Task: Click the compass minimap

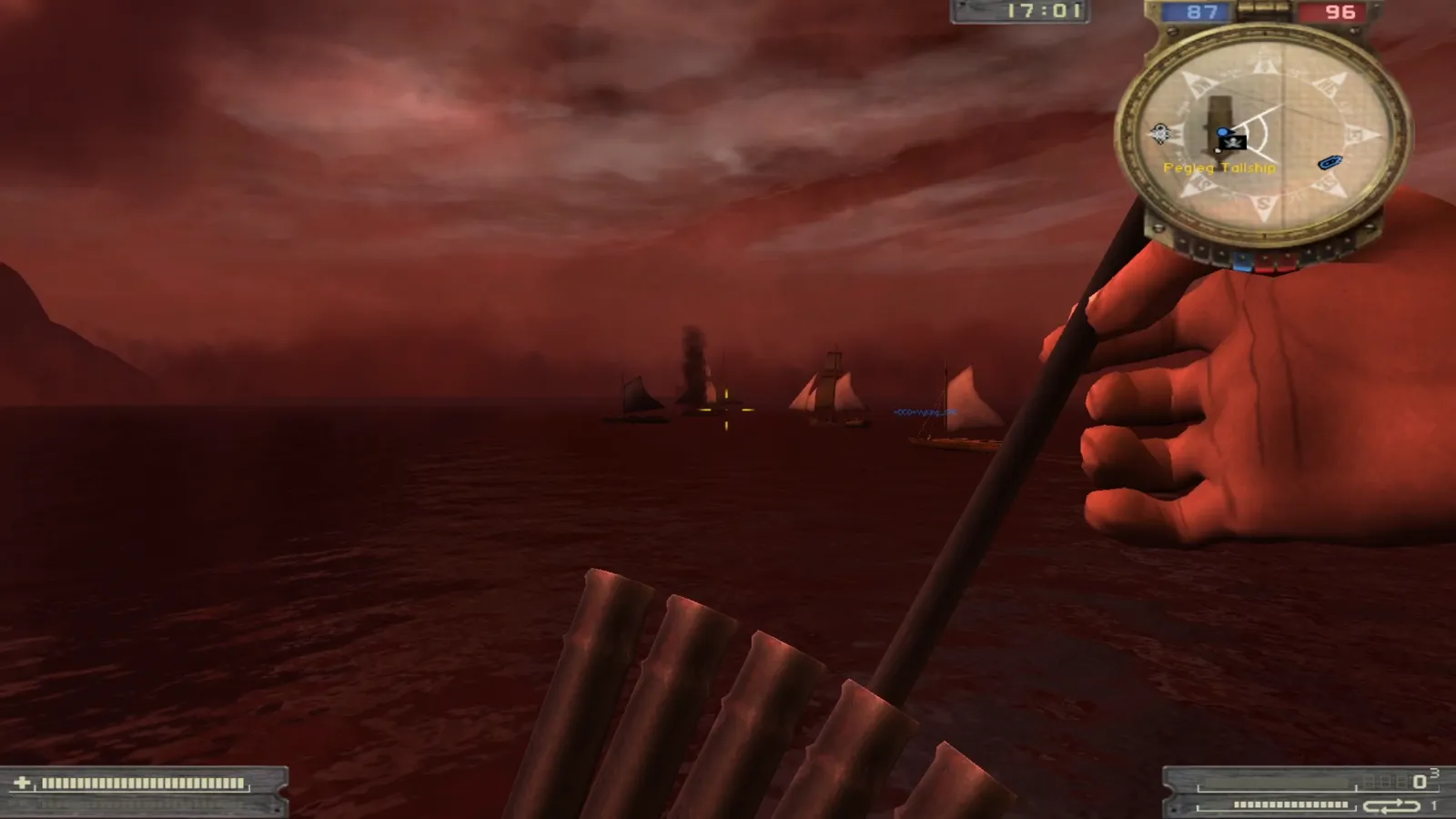Action: (x=1263, y=136)
